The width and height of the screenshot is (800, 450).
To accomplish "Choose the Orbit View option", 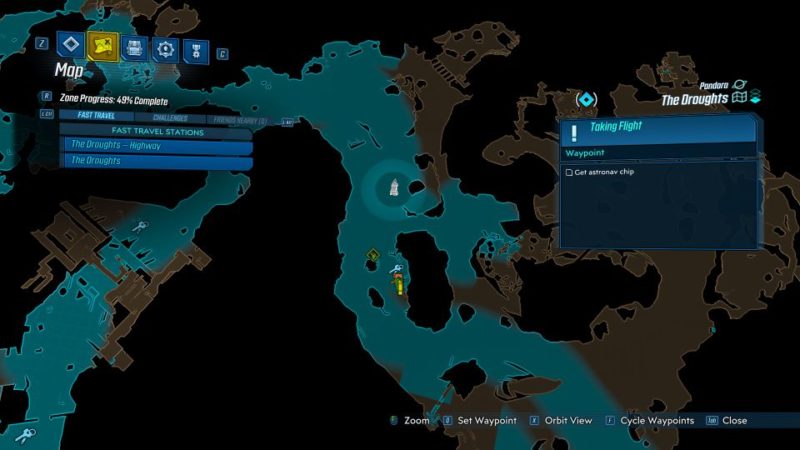I will pos(563,421).
